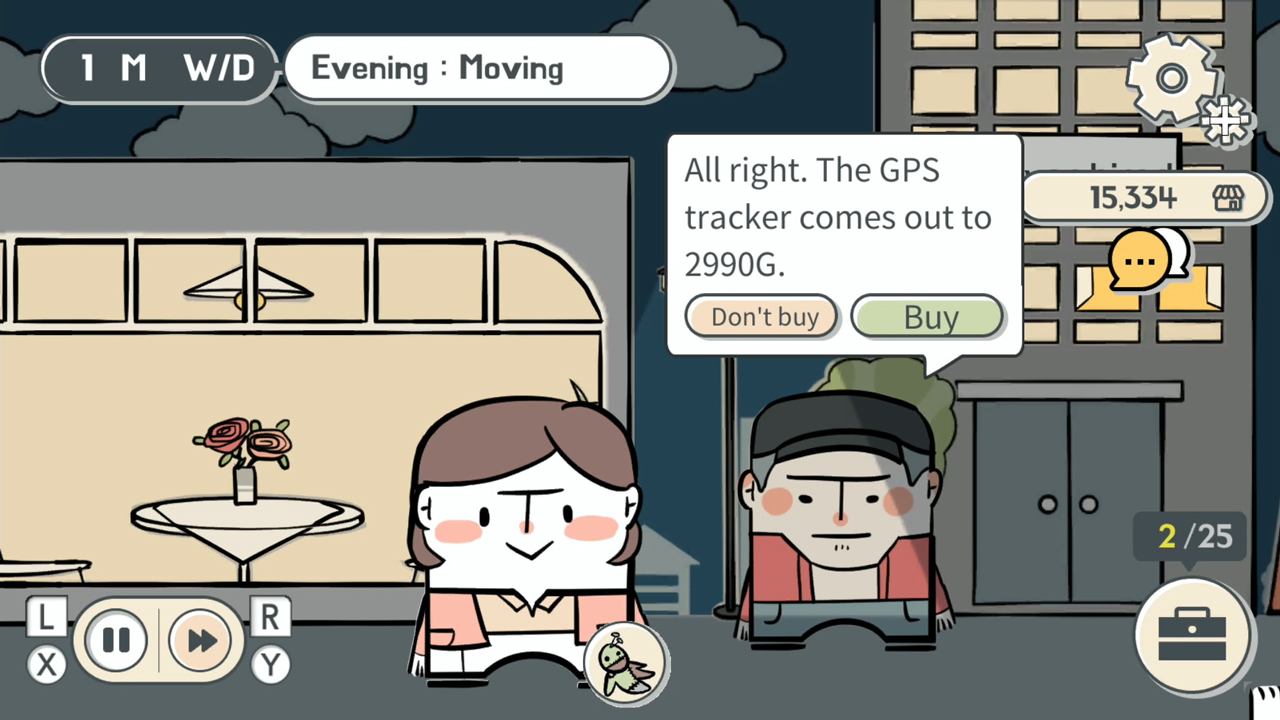This screenshot has width=1280, height=720.
Task: Open the settings gear icon
Action: (1172, 78)
